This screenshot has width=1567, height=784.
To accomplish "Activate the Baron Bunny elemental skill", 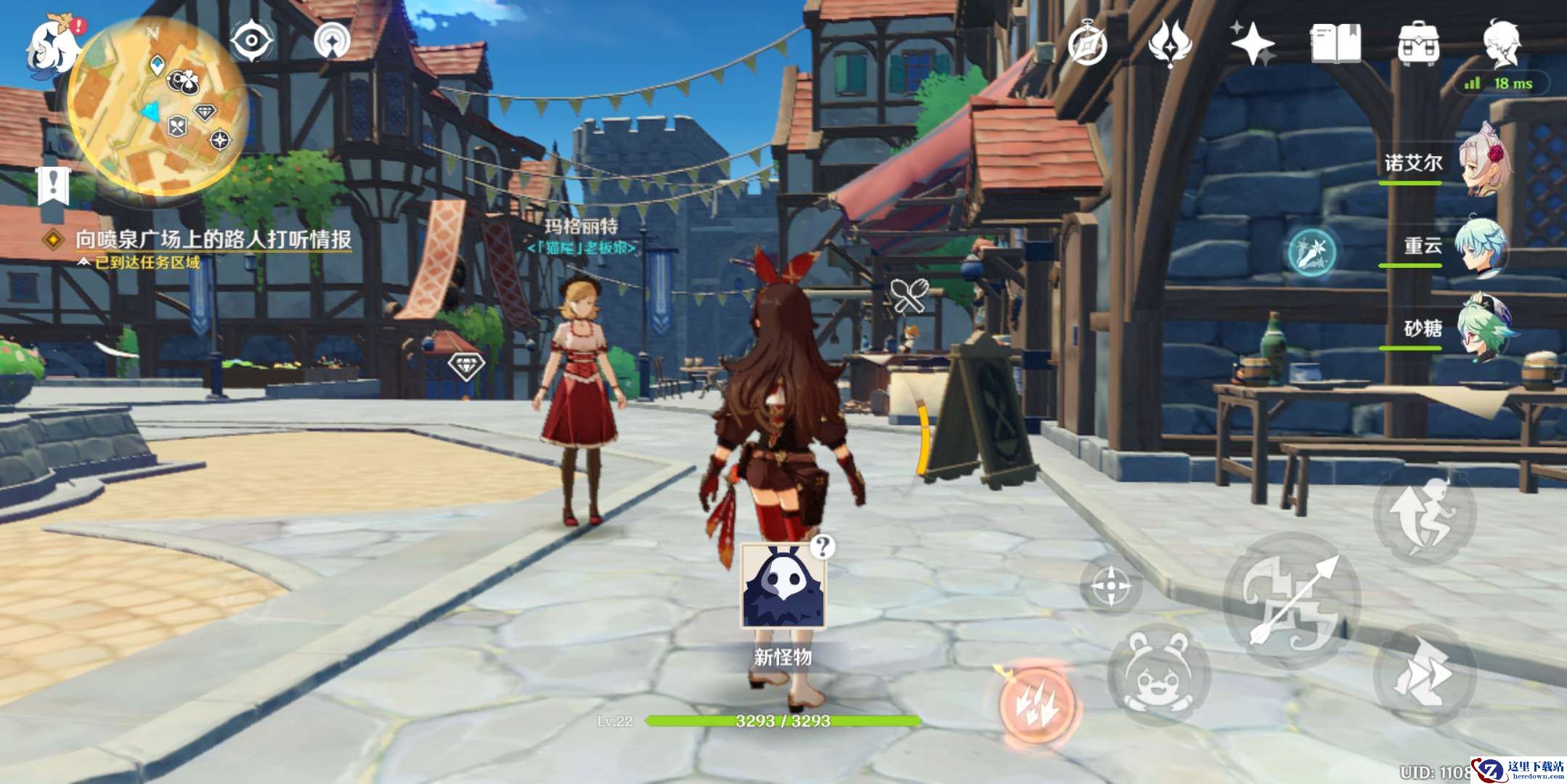I will [x=1157, y=674].
